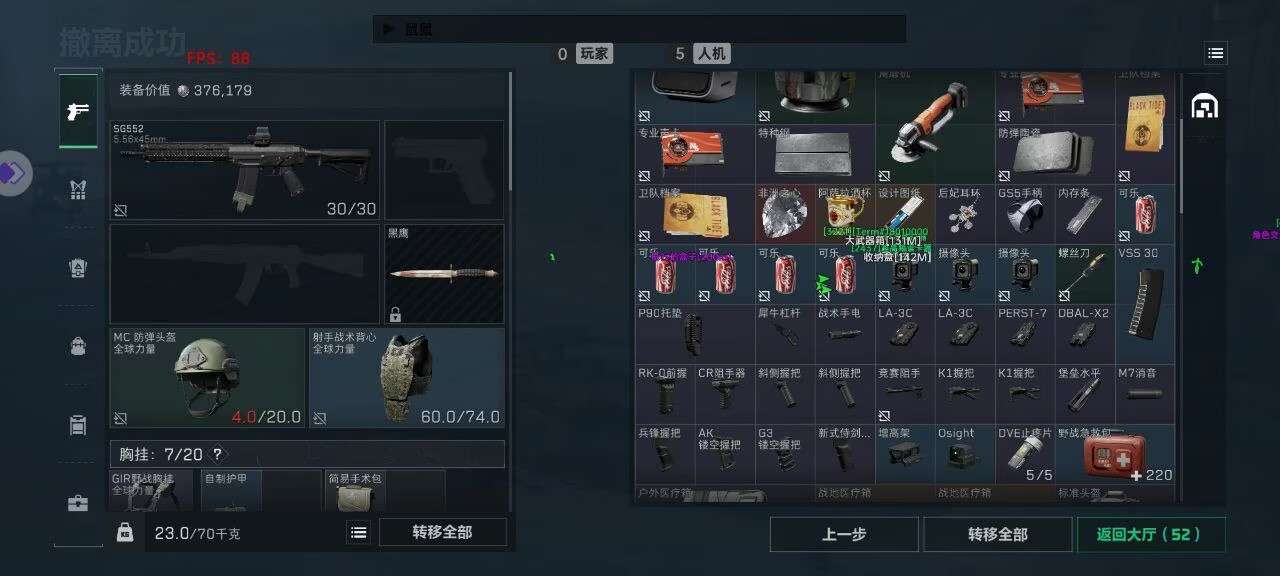
Task: Pick the 非洲之心 diamond item
Action: click(x=785, y=214)
